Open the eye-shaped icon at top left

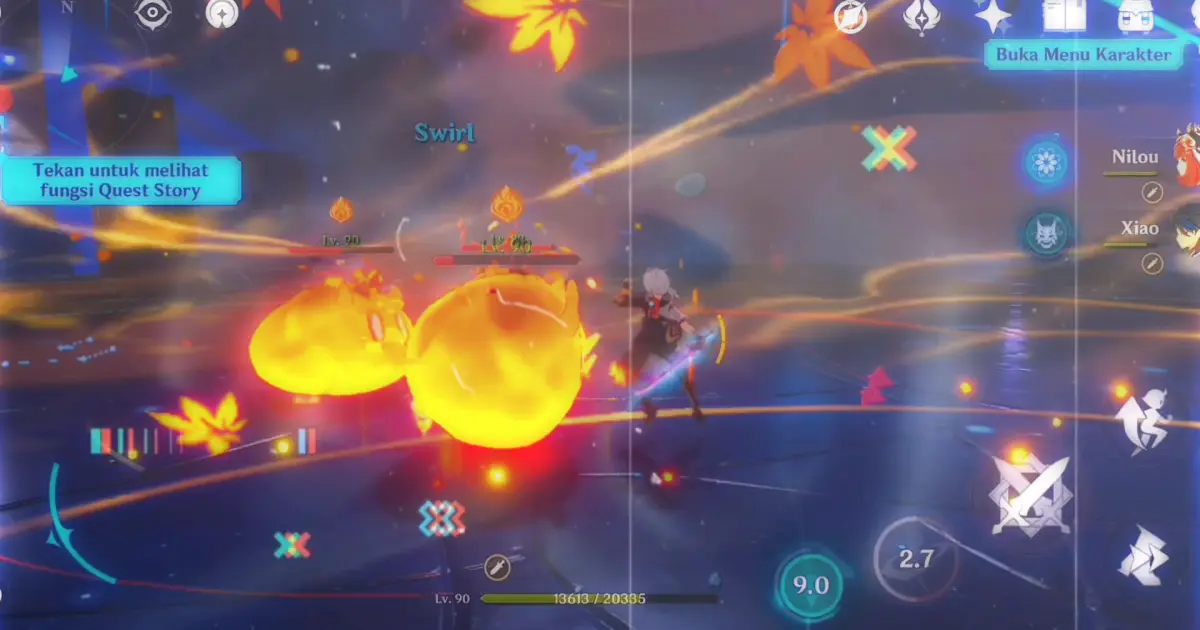[153, 12]
